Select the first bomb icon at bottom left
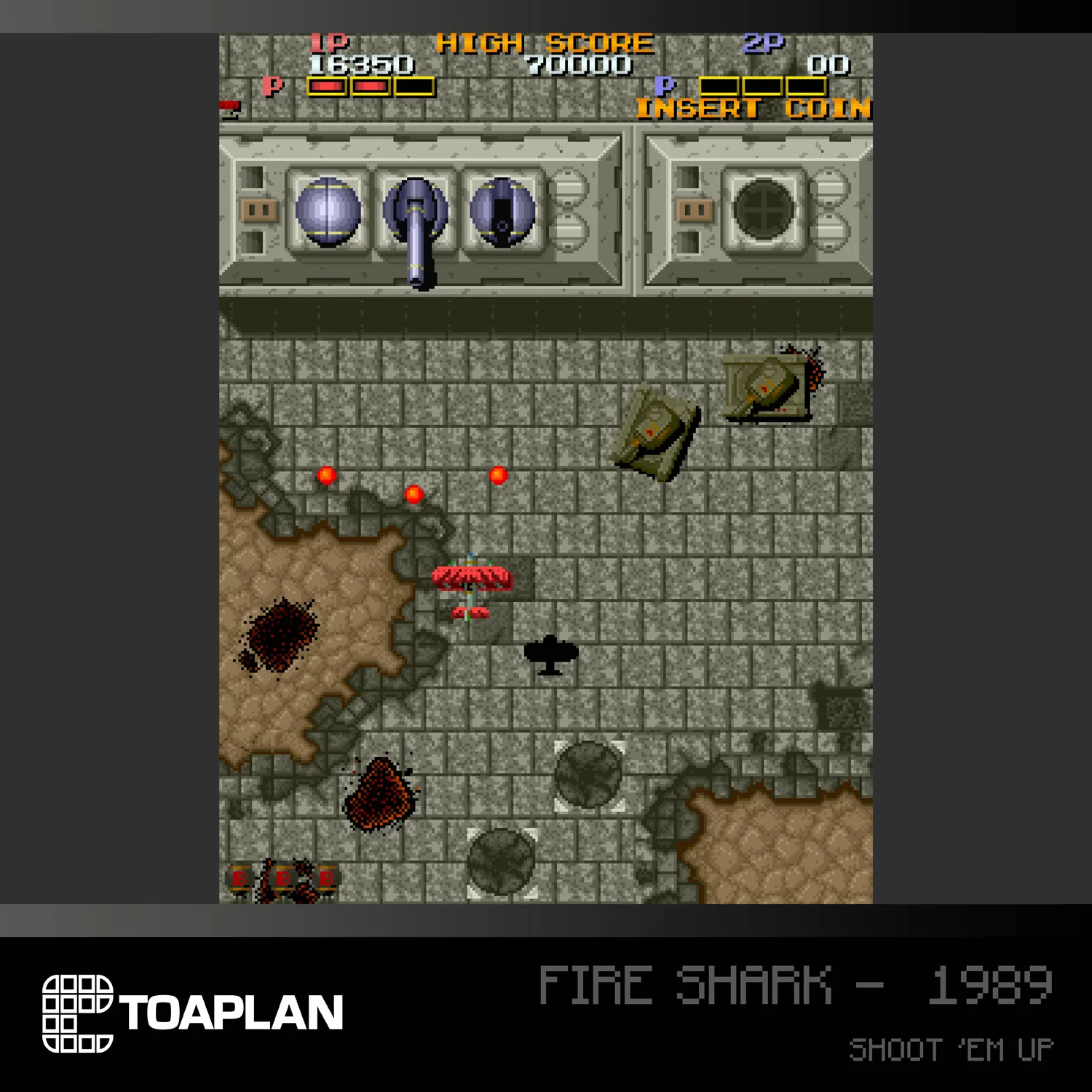Screen dimensions: 1092x1092 pos(240,879)
